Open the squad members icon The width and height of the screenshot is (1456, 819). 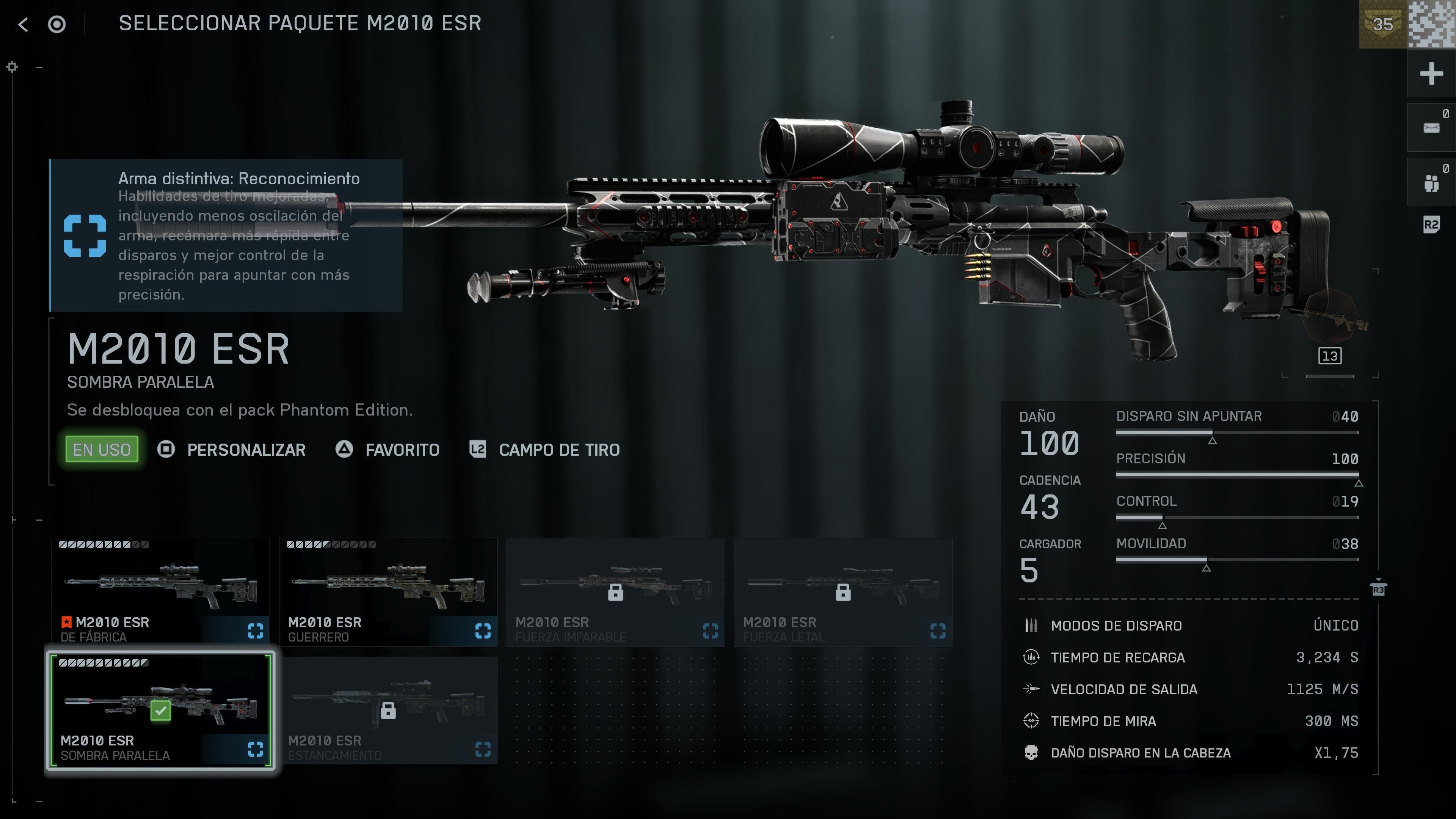click(1431, 182)
